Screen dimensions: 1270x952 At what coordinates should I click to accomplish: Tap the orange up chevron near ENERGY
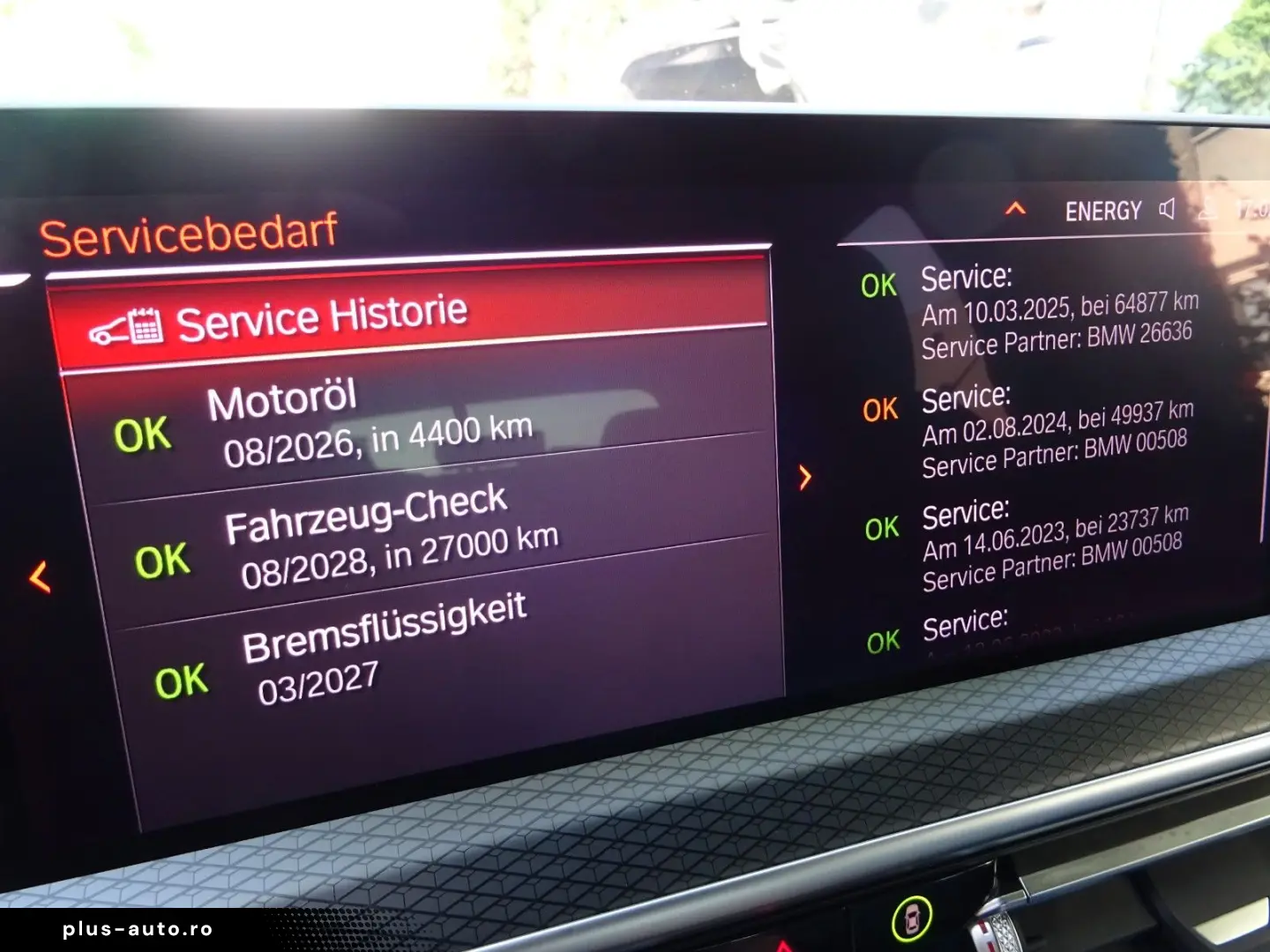click(x=1016, y=209)
